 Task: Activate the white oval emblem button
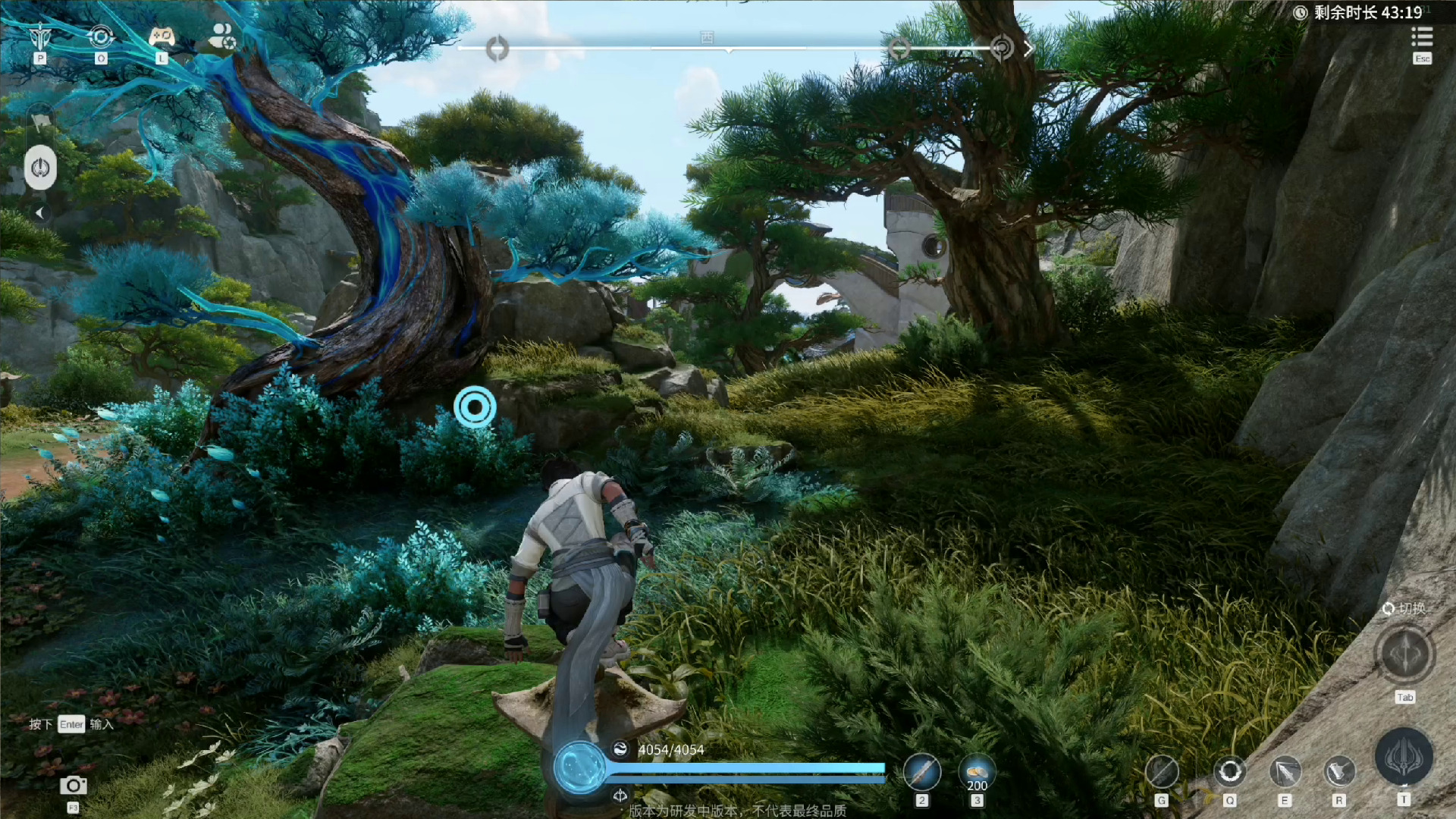pyautogui.click(x=40, y=168)
